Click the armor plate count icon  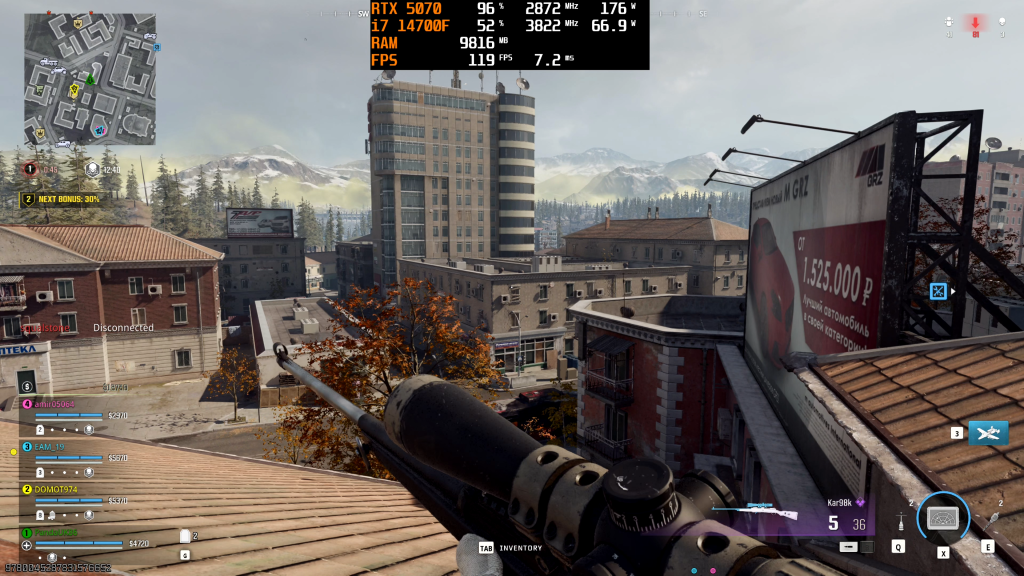click(x=184, y=536)
